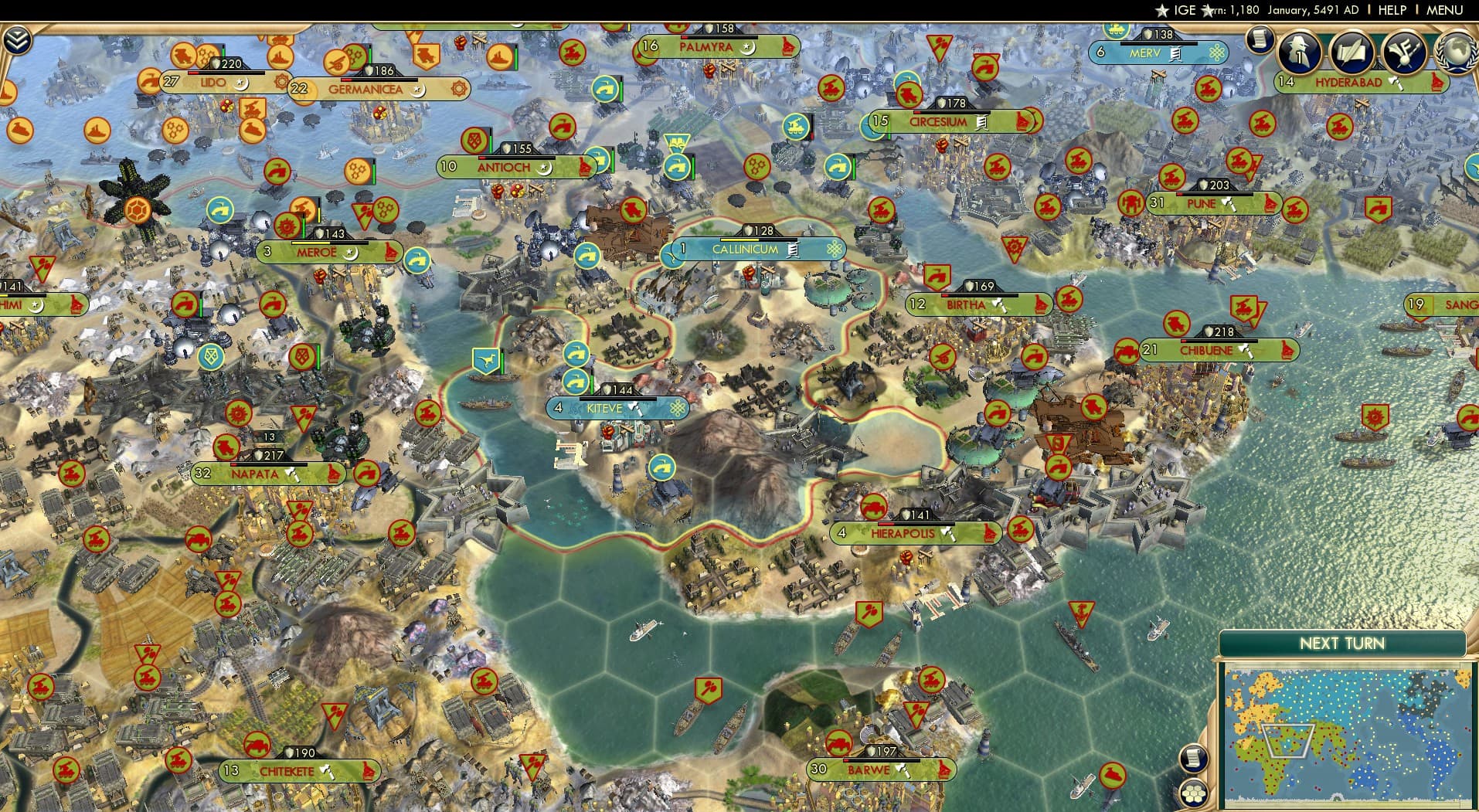Open the Espionage overview spy icon
The image size is (1479, 812).
[1298, 51]
